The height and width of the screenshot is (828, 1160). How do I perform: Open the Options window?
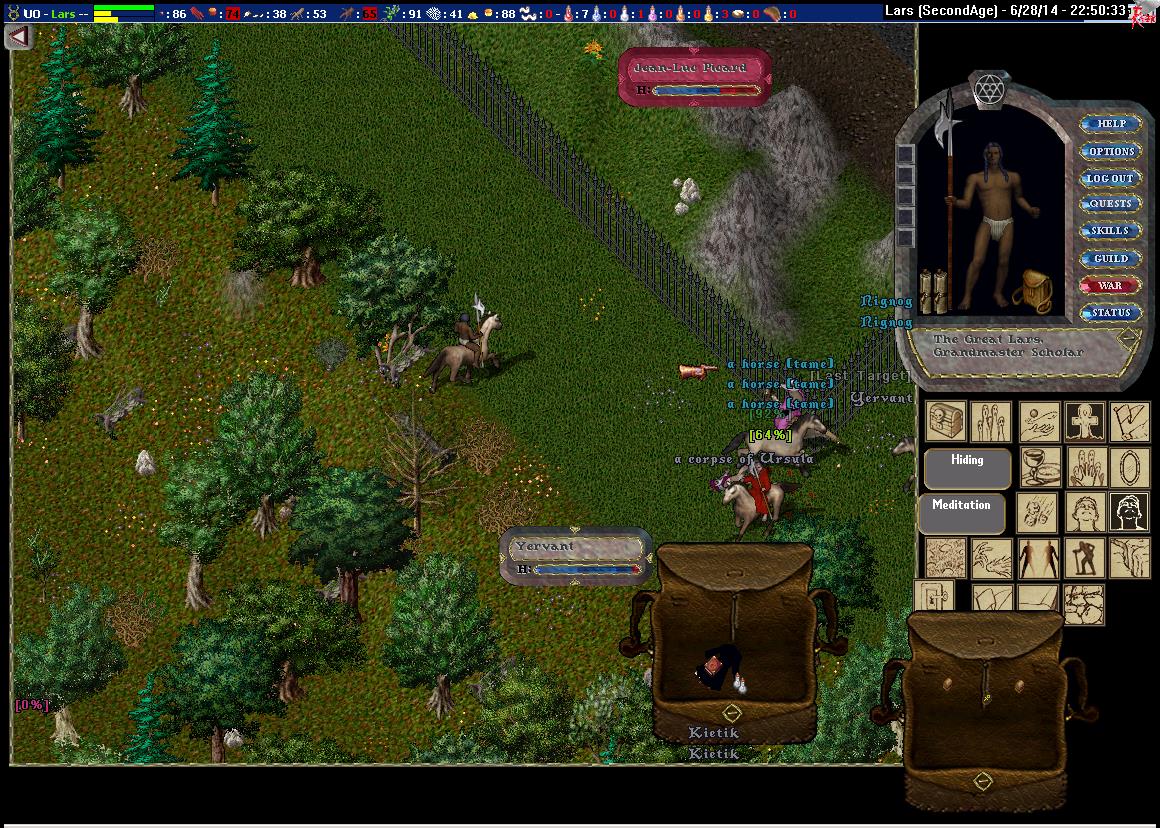pos(1111,151)
